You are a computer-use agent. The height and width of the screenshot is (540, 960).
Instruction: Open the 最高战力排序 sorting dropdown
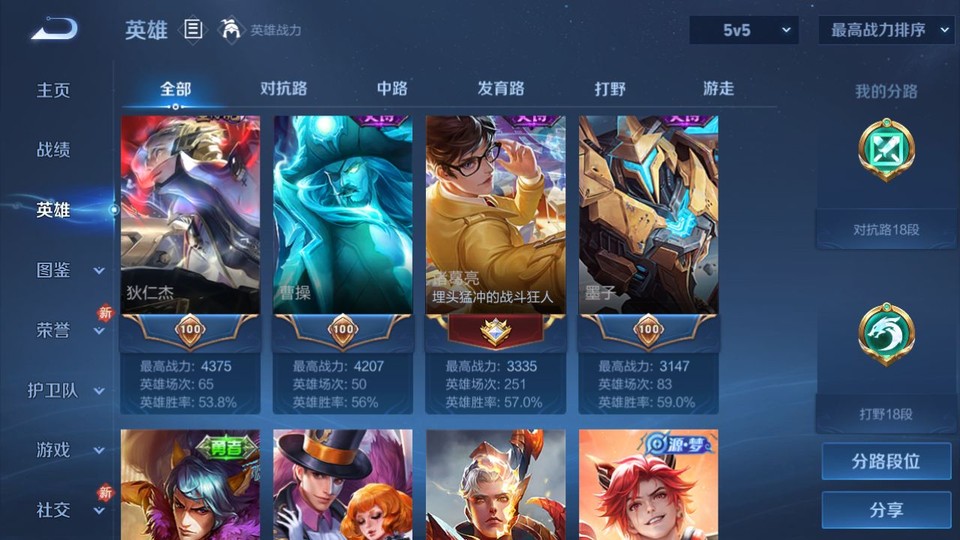886,30
